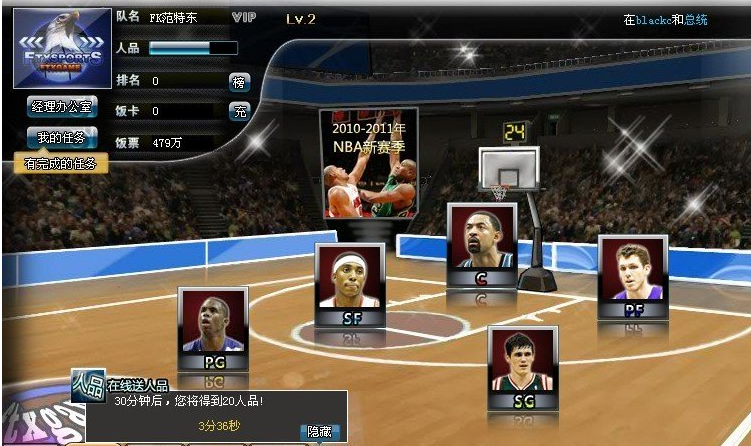Screen dimensions: 751x446
Task: Click the 充 recharge button
Action: [239, 111]
